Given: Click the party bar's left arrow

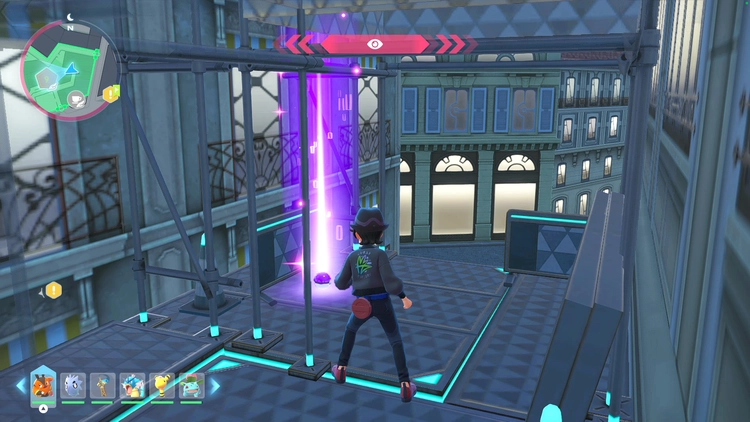Looking at the screenshot, I should coord(20,385).
